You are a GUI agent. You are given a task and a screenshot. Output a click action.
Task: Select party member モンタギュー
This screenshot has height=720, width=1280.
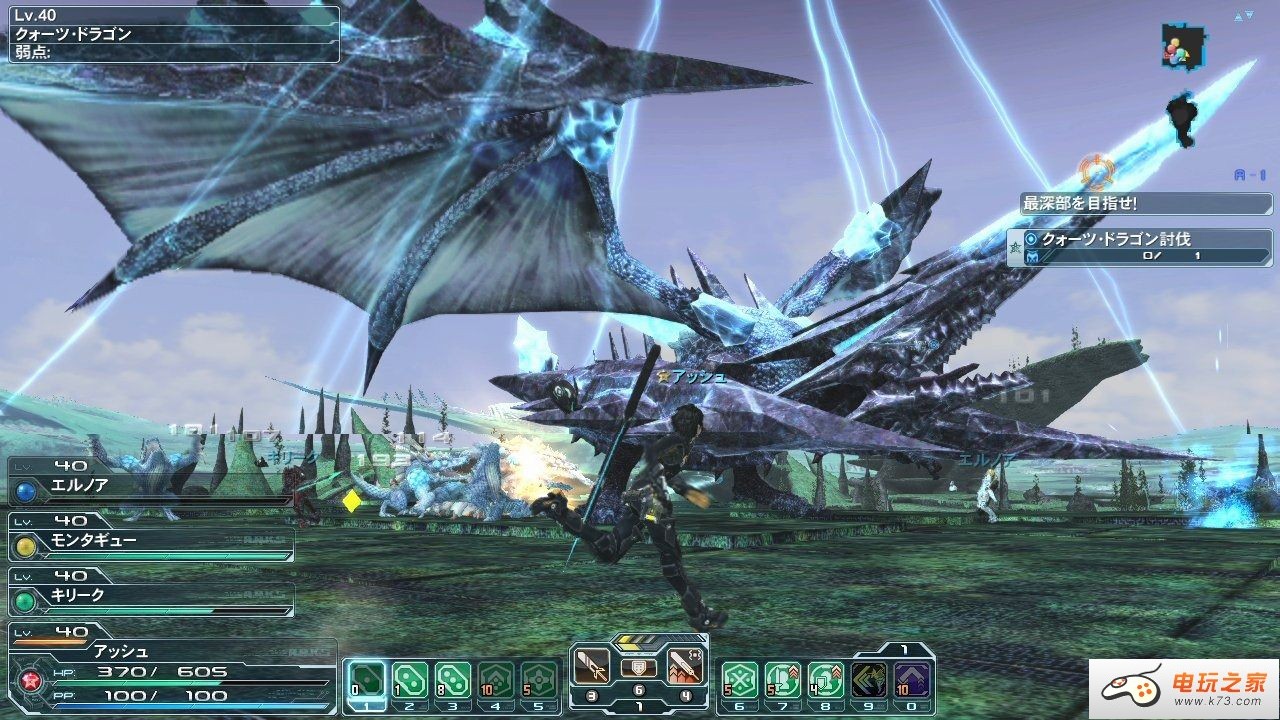(x=150, y=541)
